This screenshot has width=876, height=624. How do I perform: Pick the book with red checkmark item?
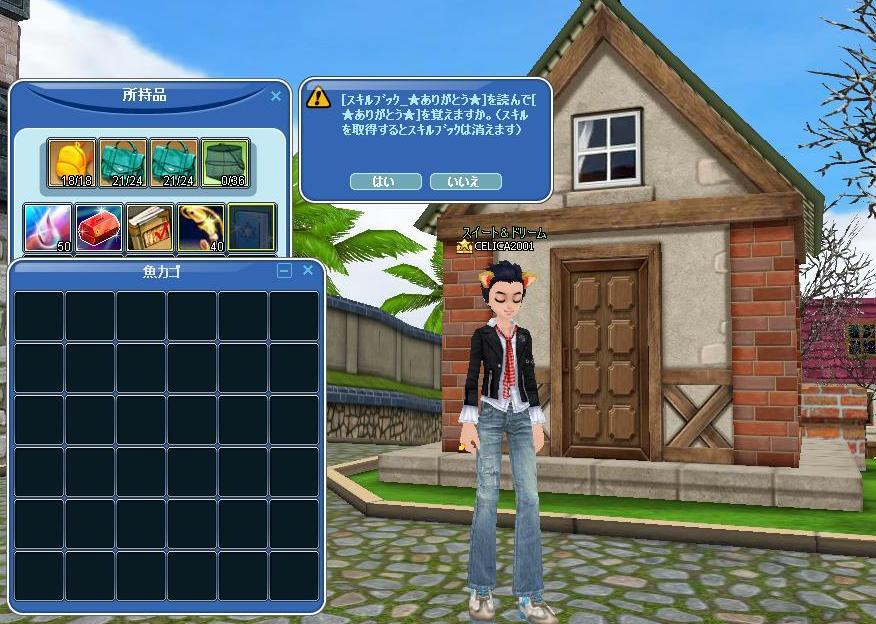point(150,227)
